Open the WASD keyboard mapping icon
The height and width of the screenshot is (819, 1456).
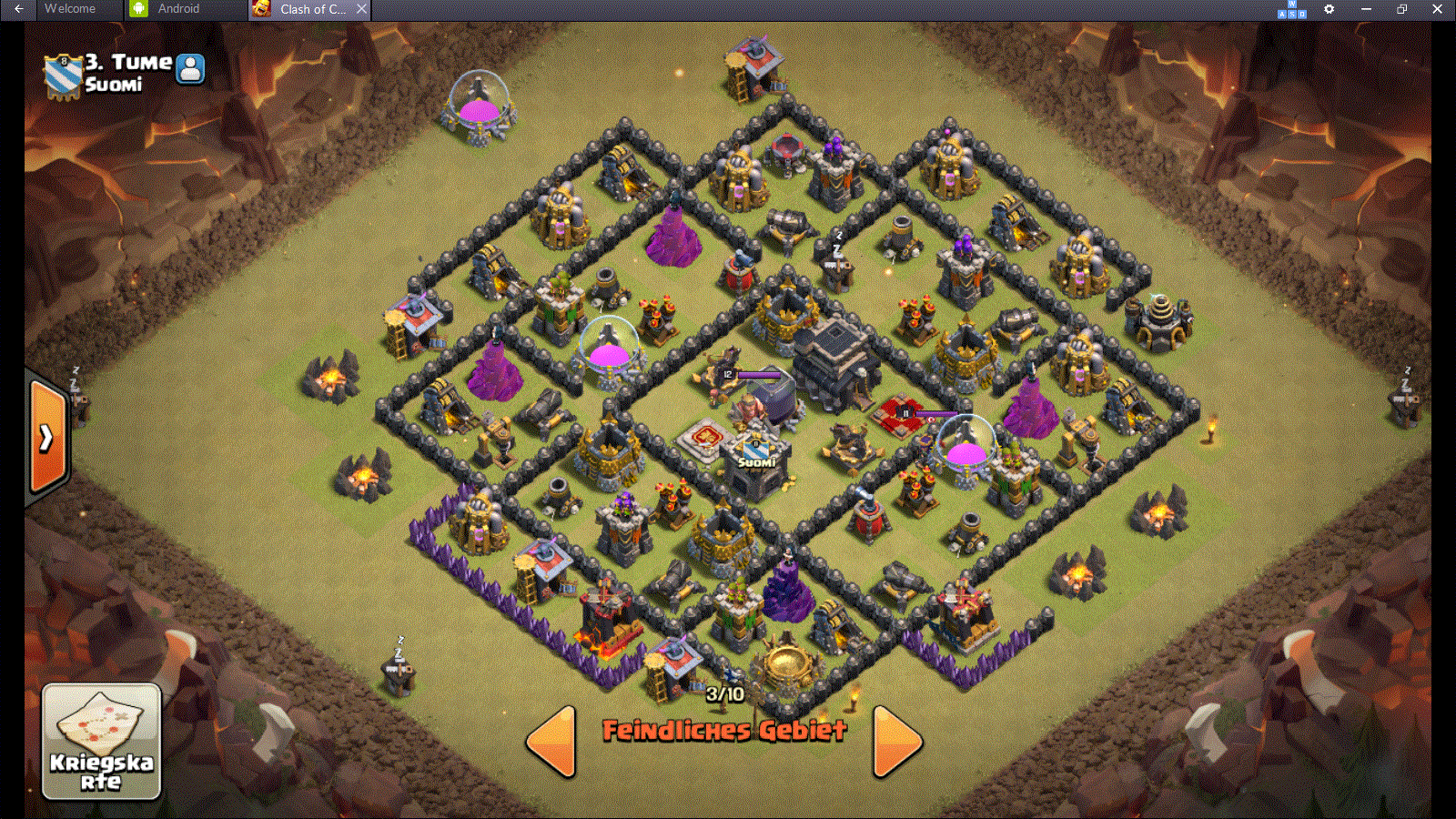coord(1292,10)
